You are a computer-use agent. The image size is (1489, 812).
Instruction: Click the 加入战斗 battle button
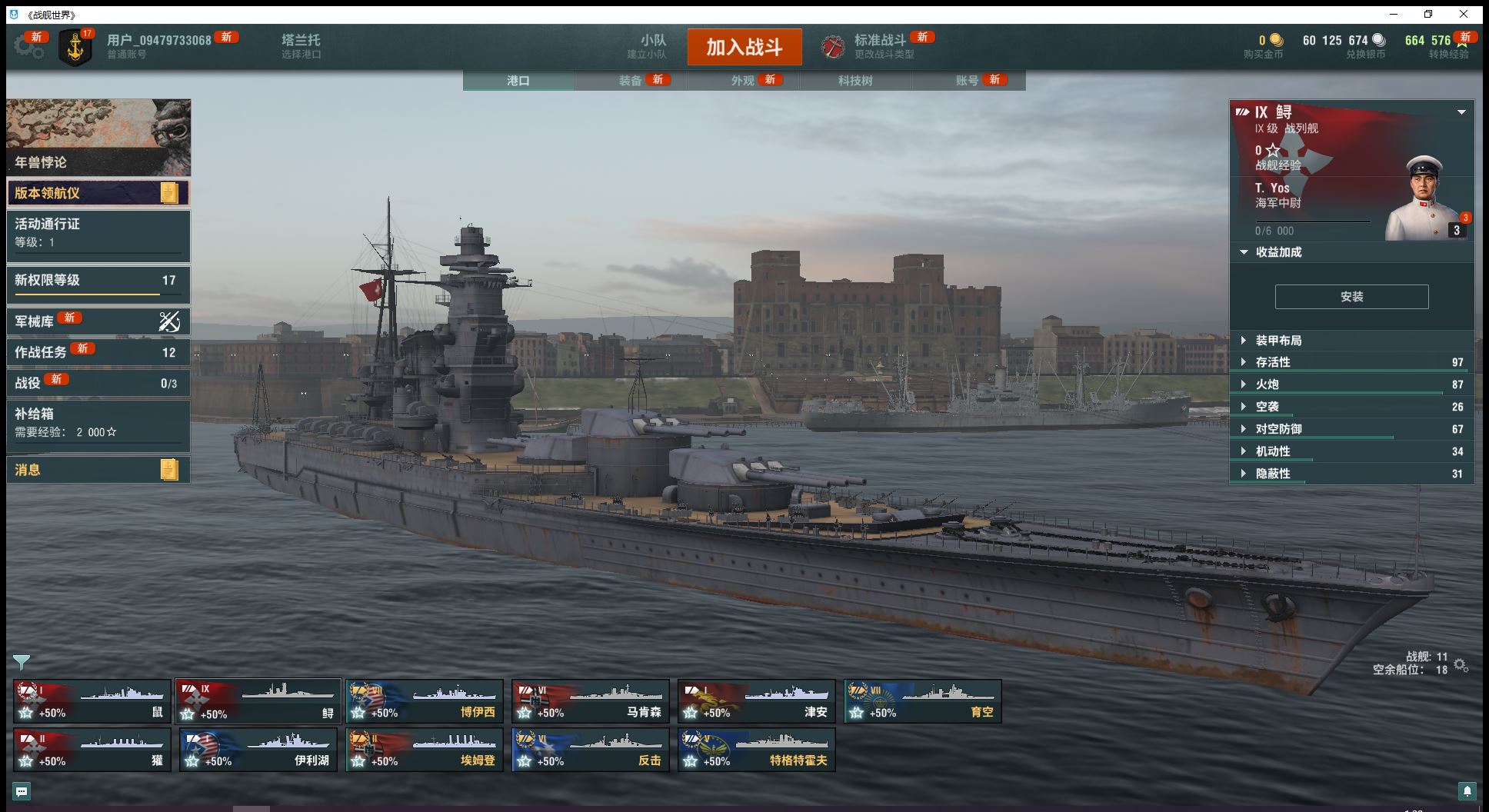[x=744, y=47]
